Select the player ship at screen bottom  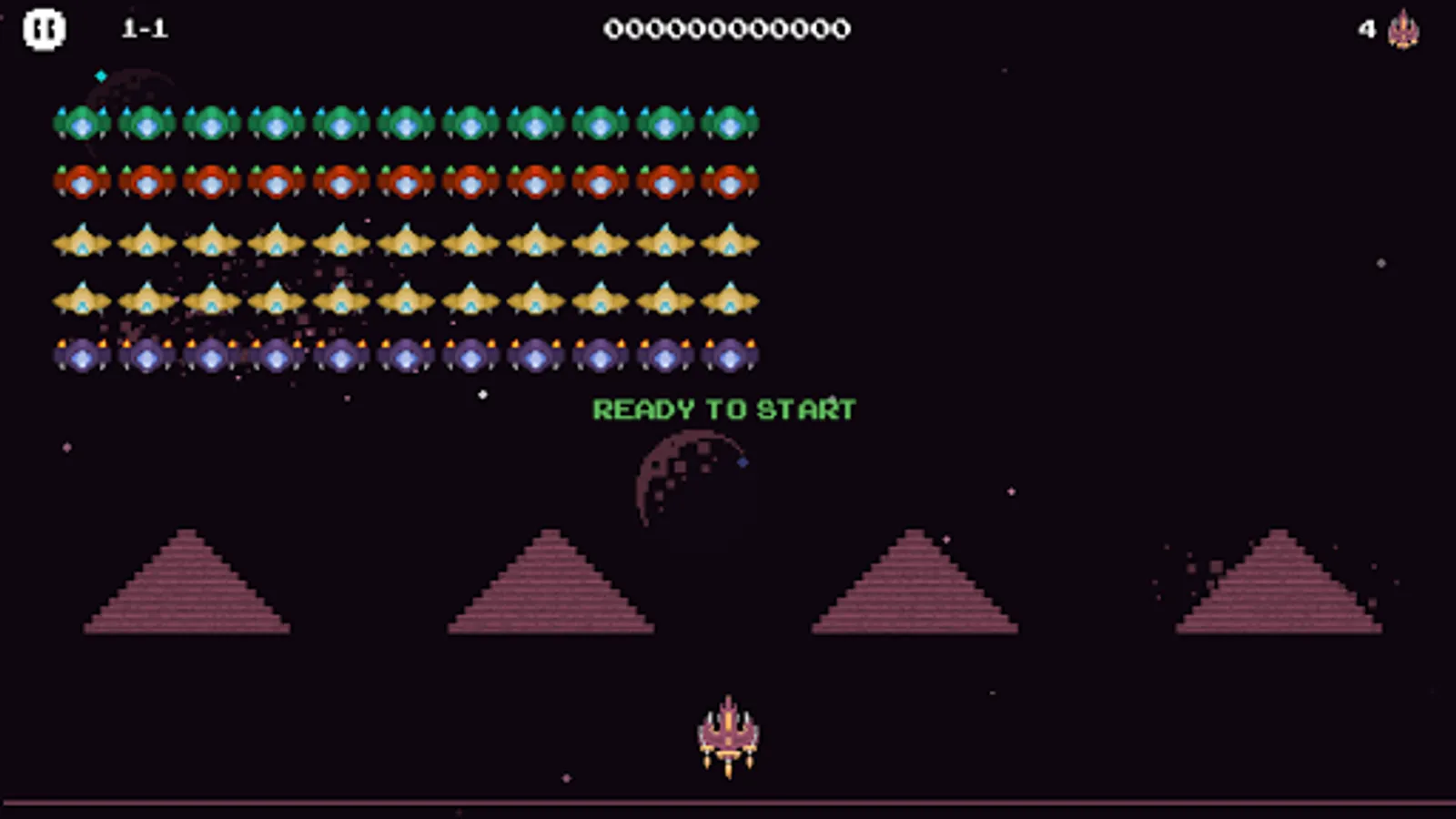point(728,733)
